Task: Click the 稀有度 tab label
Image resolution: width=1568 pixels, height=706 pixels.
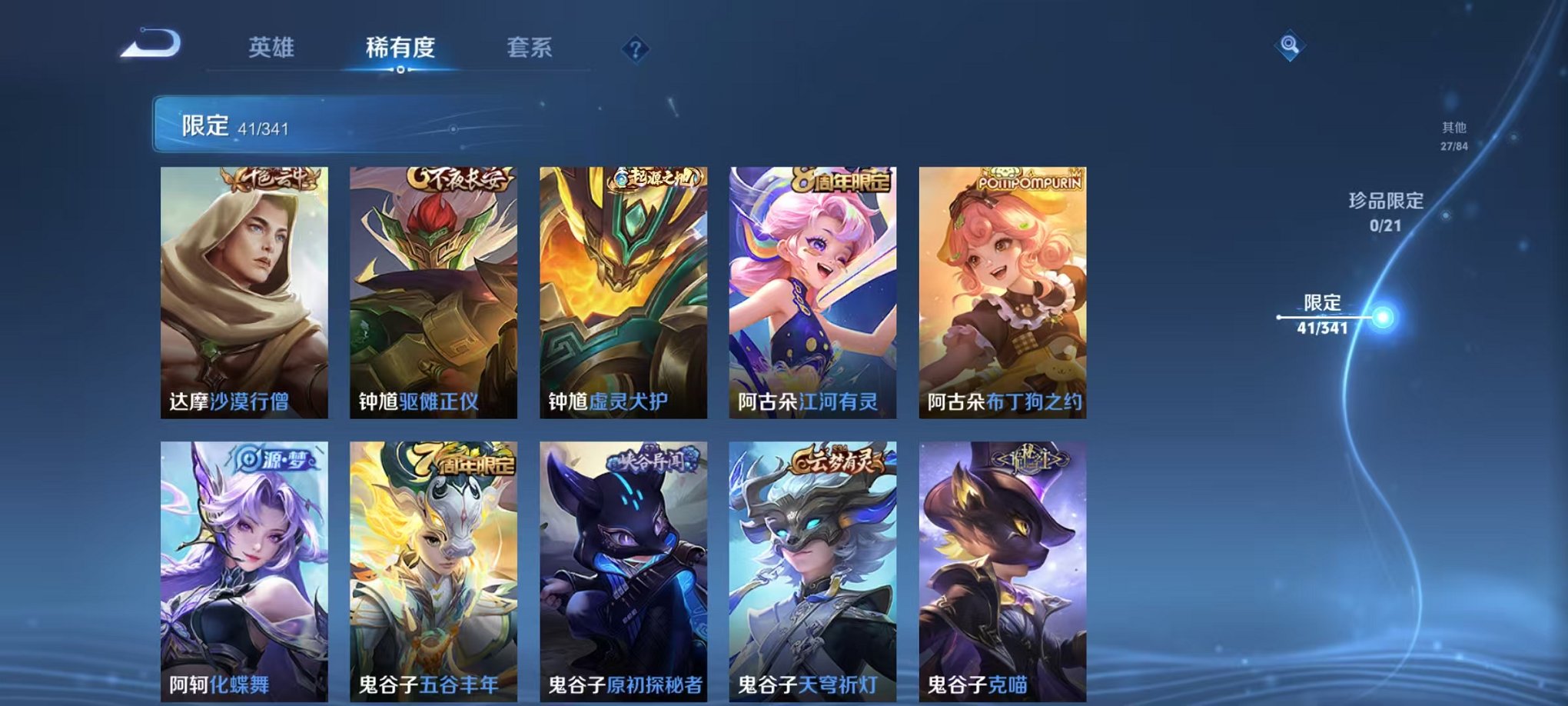Action: [x=400, y=48]
